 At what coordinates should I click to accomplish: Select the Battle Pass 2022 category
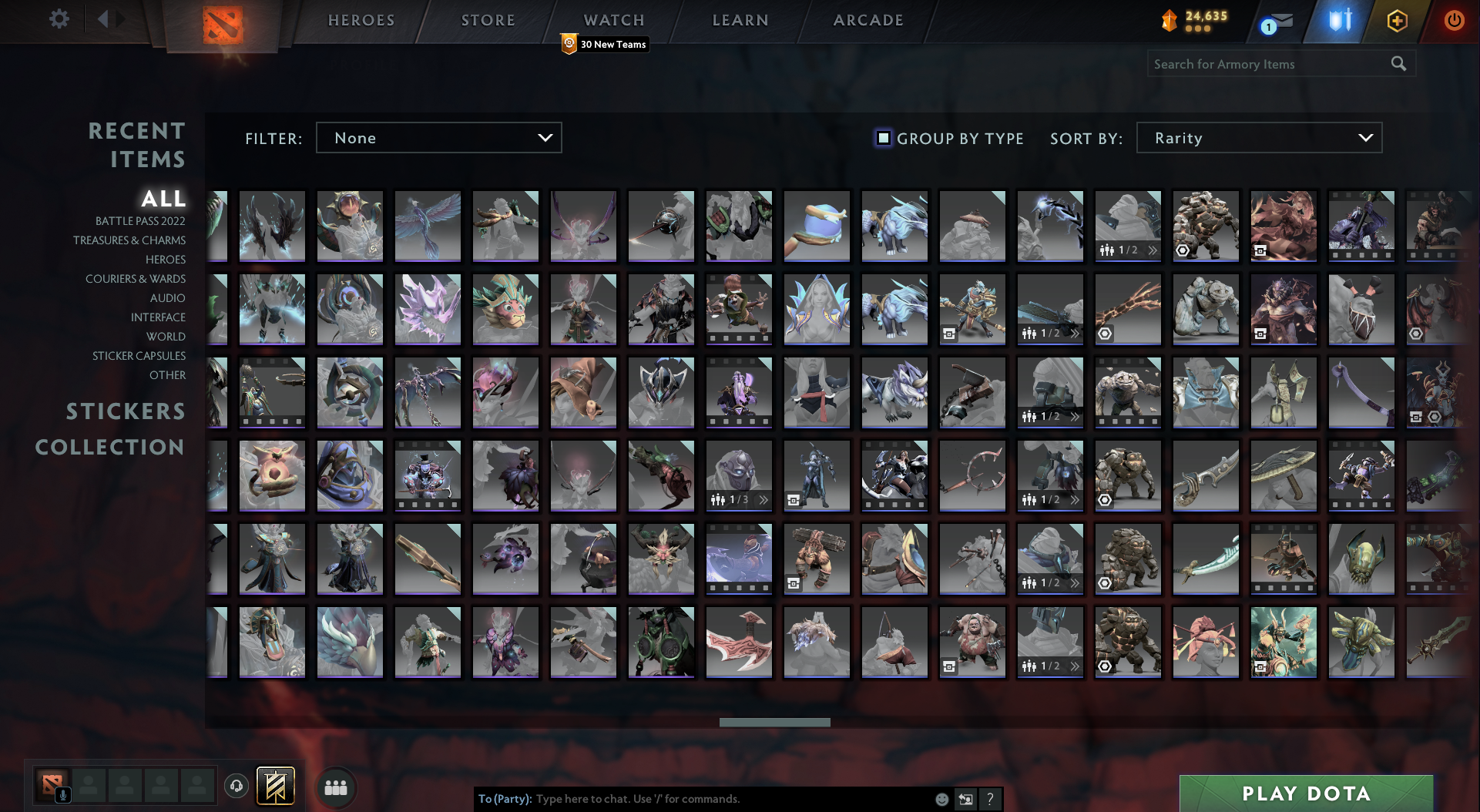tap(140, 221)
